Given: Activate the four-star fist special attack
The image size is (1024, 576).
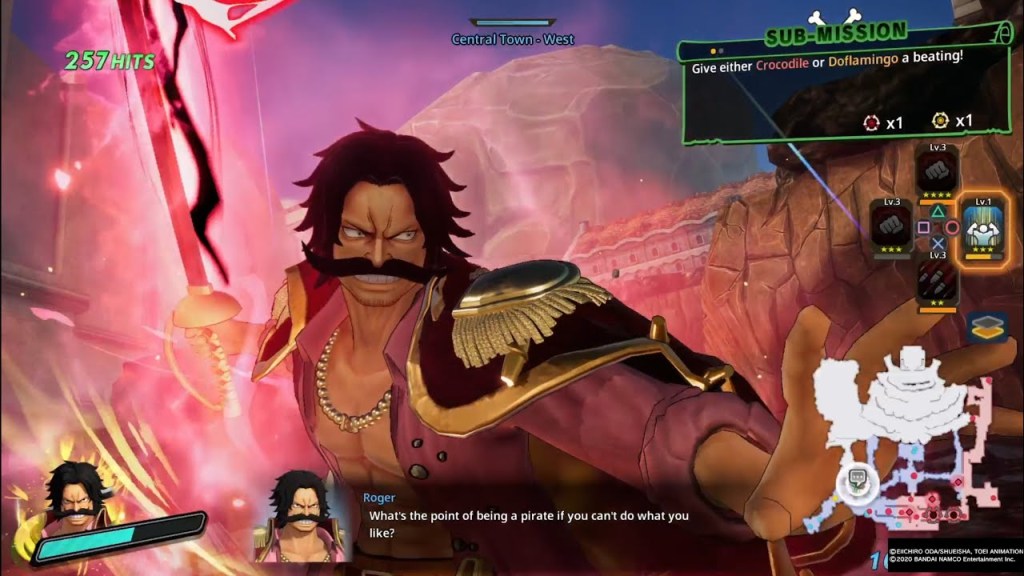Looking at the screenshot, I should coord(937,169).
